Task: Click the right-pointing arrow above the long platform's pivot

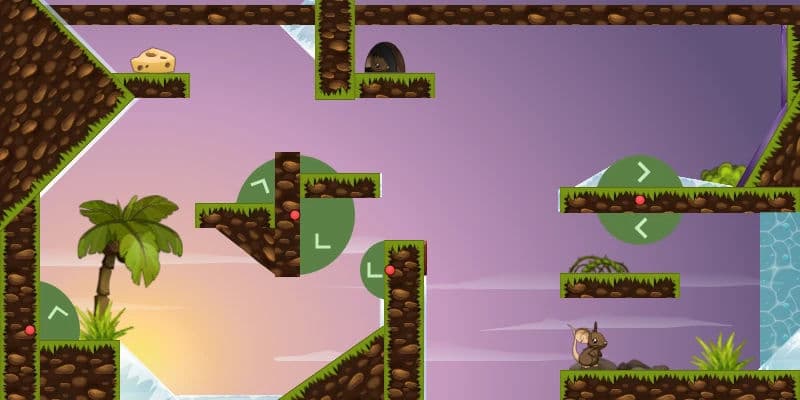Action: pyautogui.click(x=643, y=172)
